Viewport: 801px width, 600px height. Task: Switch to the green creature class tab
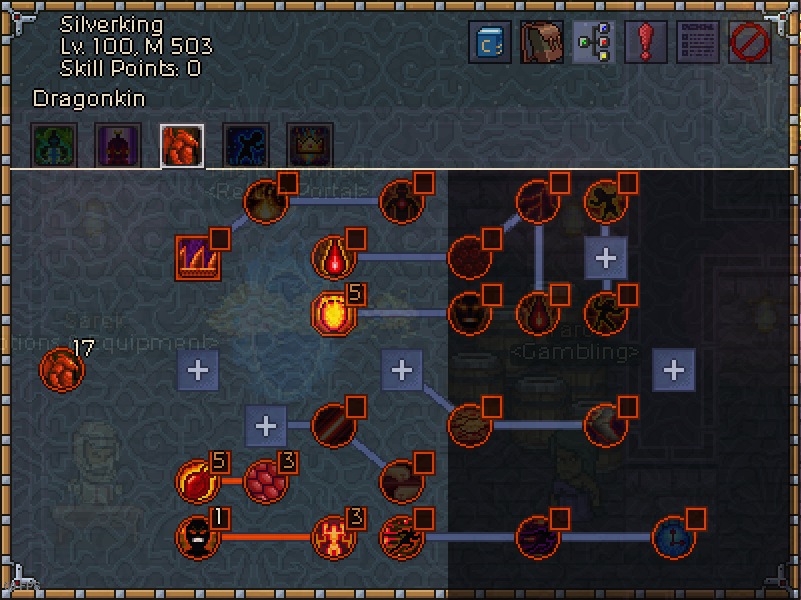pos(53,146)
